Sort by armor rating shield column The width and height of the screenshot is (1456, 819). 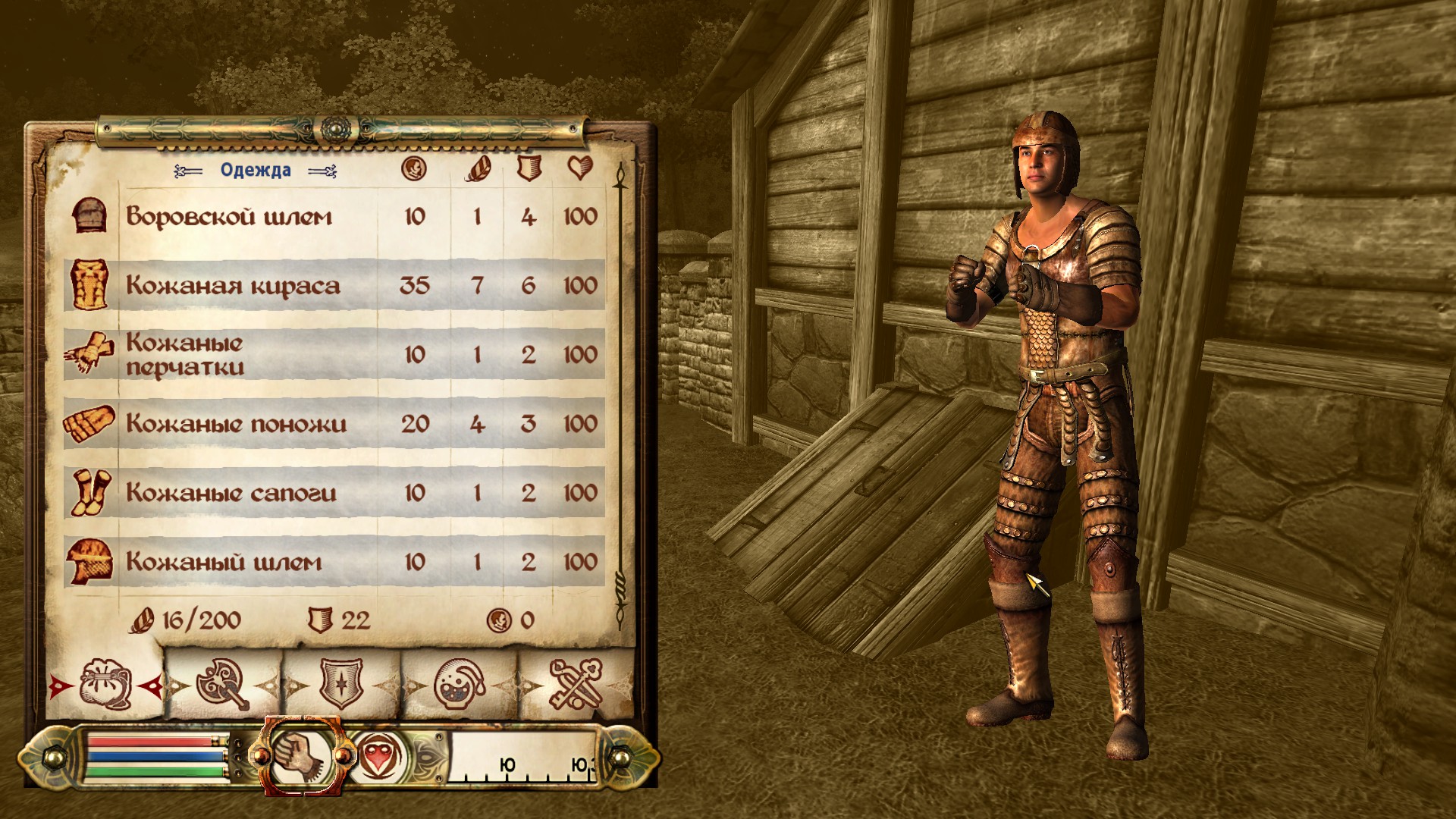pos(529,168)
